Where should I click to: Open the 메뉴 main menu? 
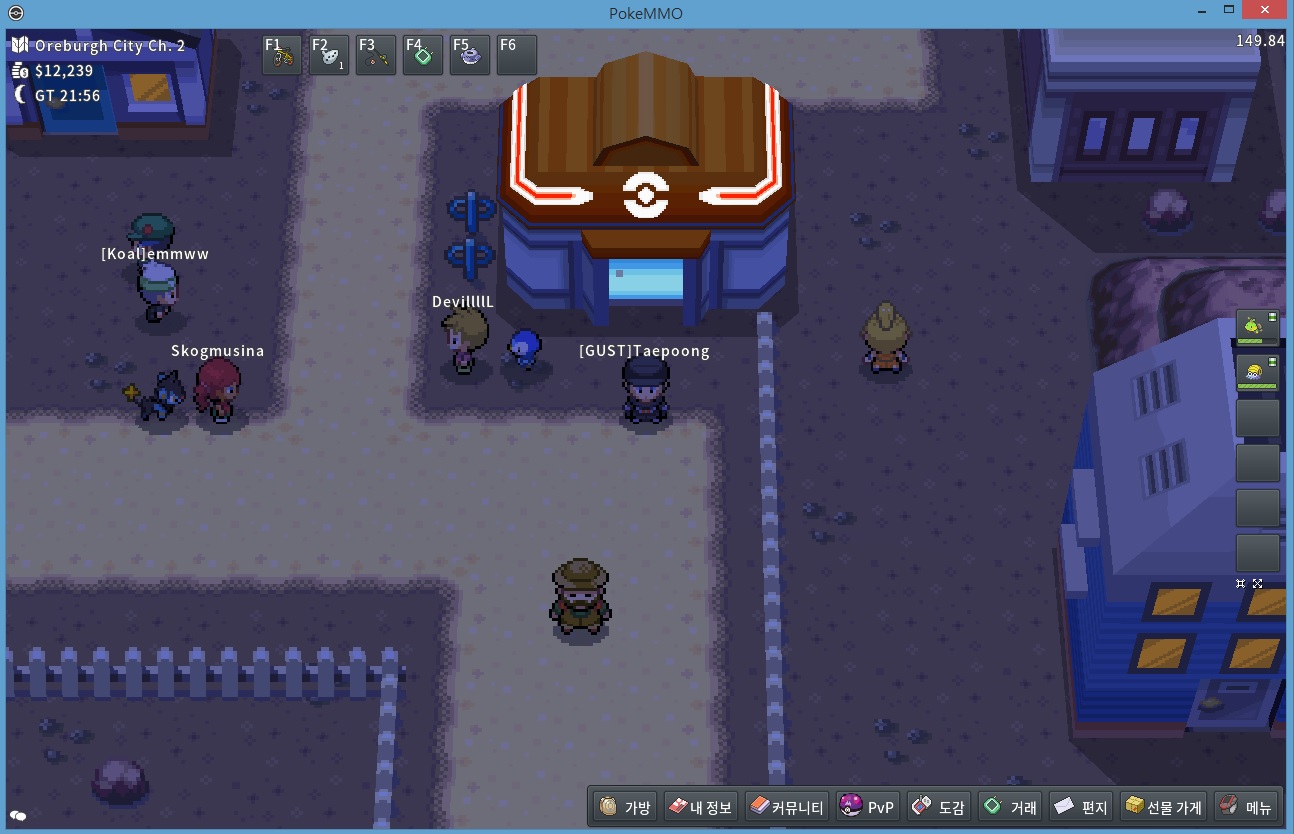tap(1245, 807)
